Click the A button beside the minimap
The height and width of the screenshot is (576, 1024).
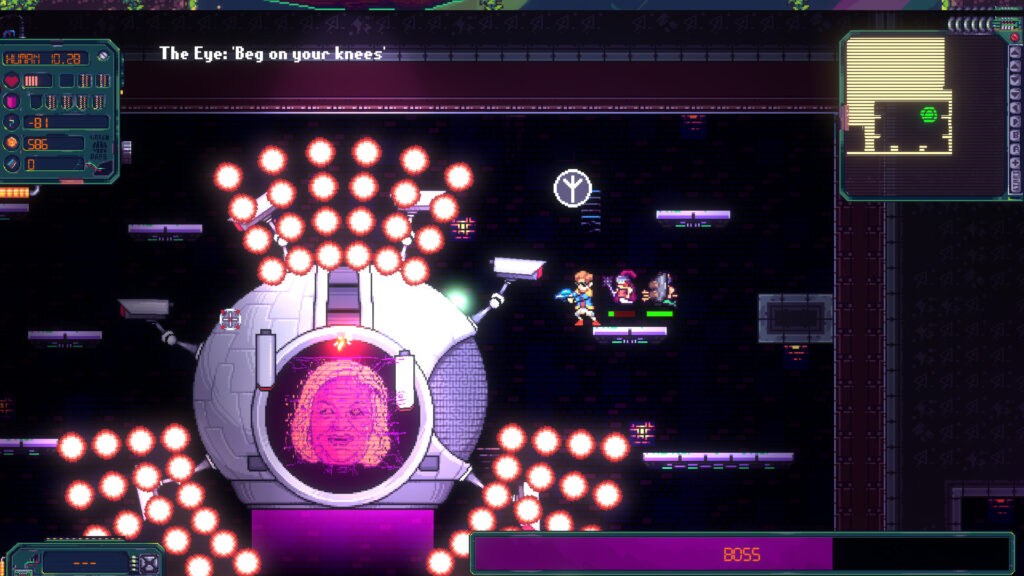point(1015,149)
